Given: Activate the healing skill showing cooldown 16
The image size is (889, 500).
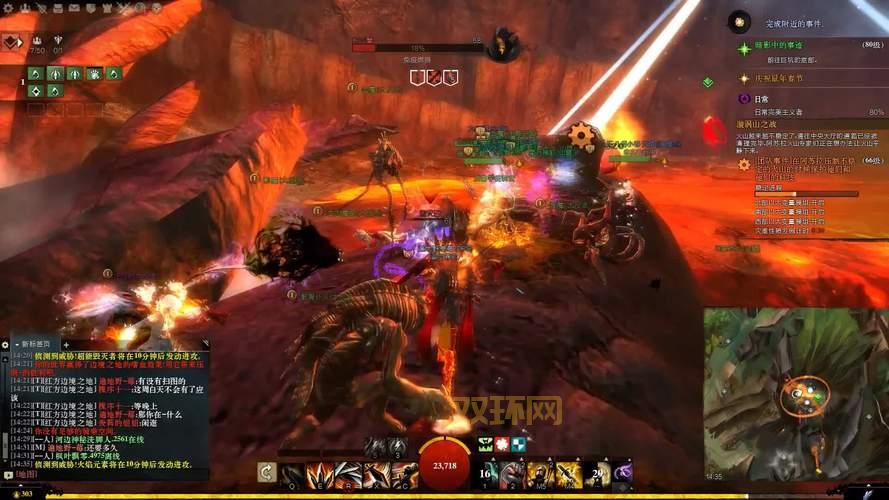Looking at the screenshot, I should 487,473.
